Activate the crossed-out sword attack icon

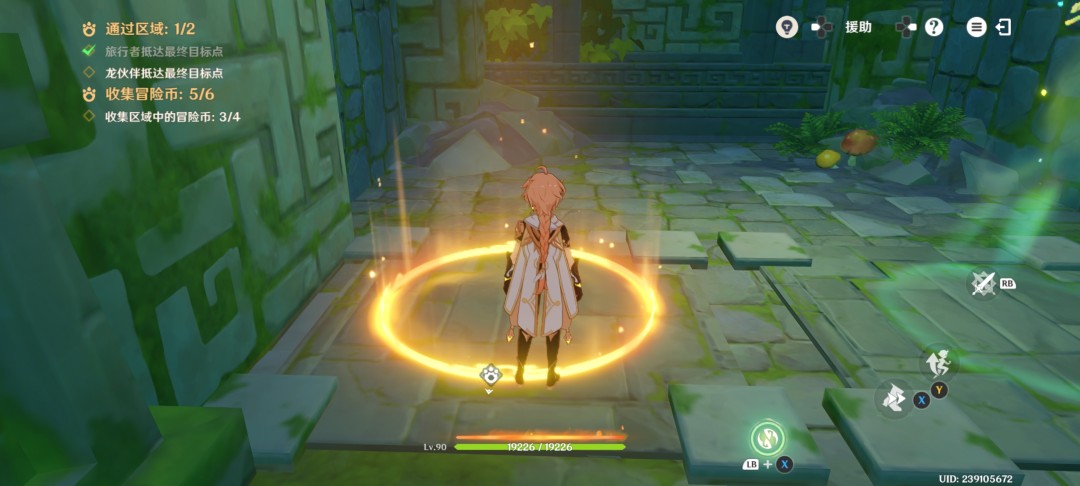[x=984, y=284]
